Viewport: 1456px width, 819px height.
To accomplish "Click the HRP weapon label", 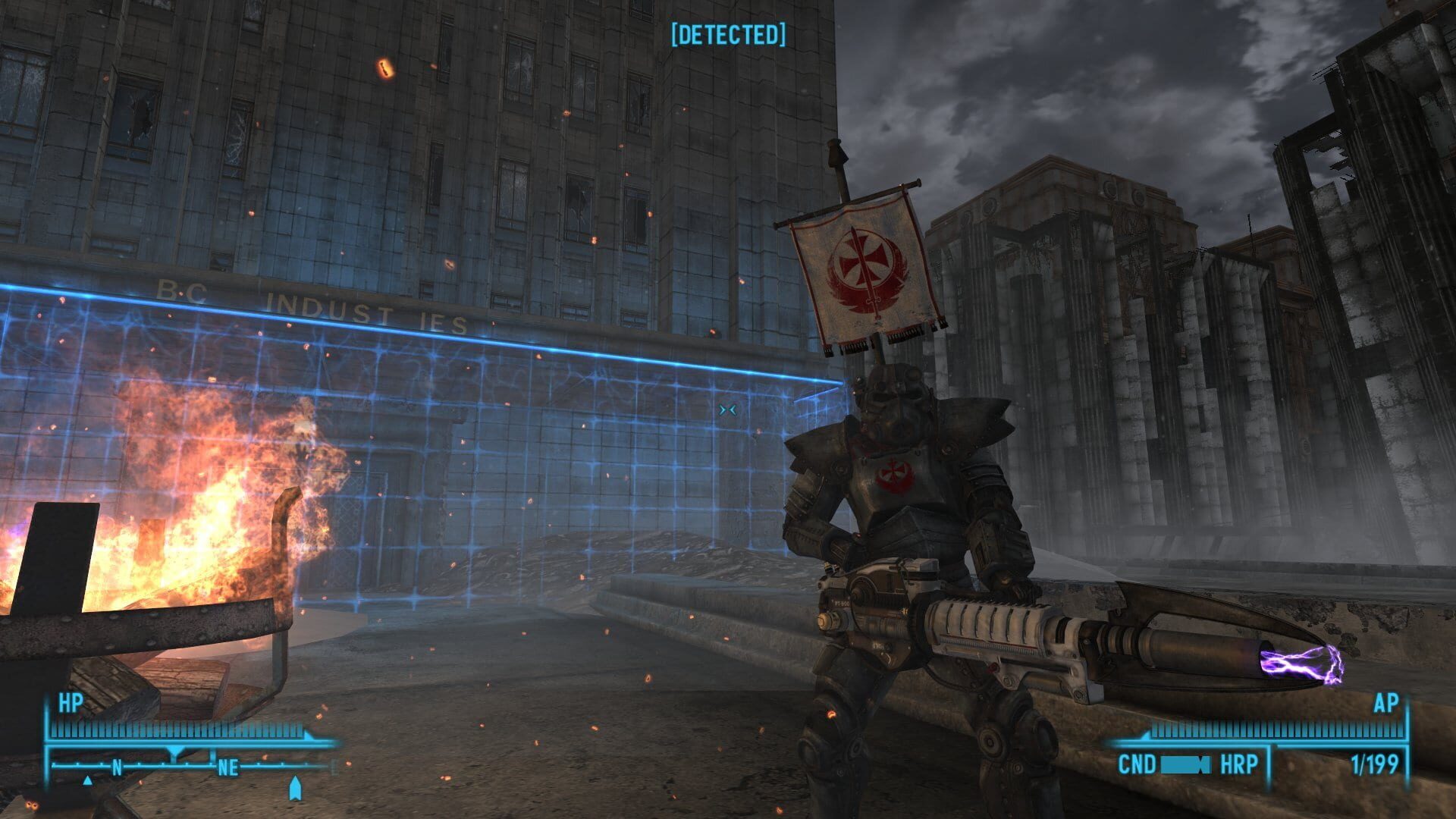I will (1239, 764).
